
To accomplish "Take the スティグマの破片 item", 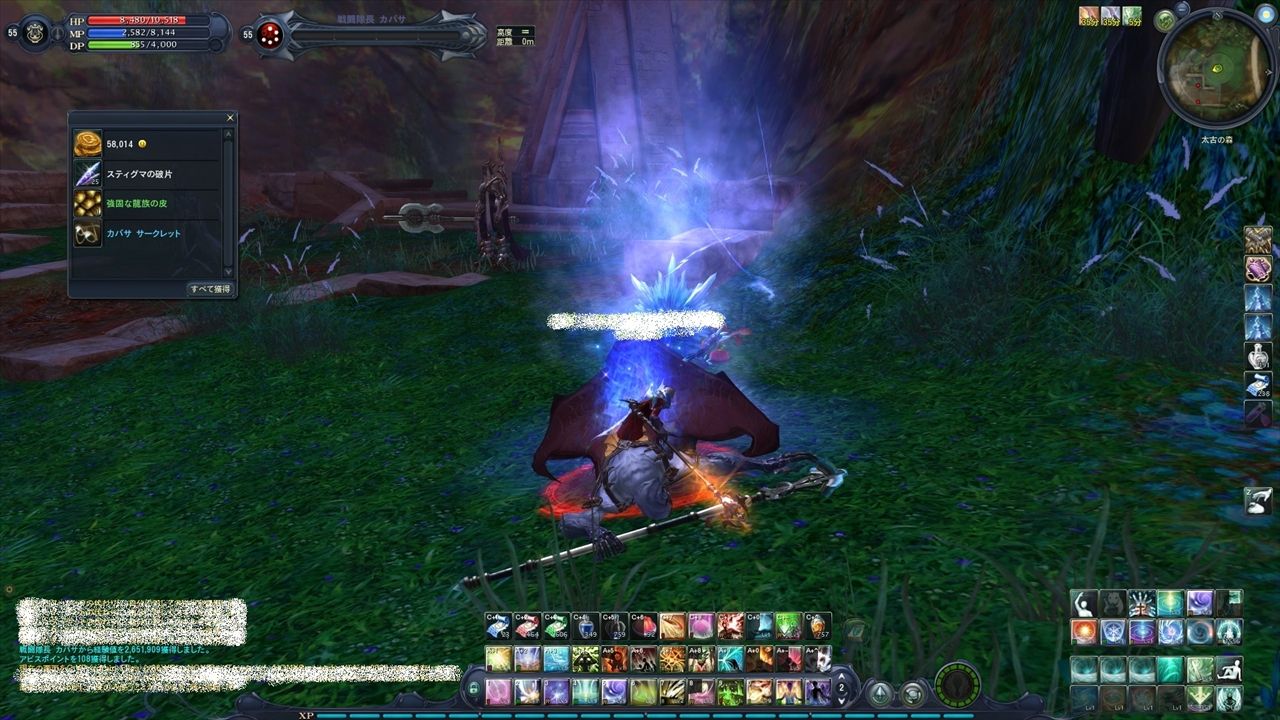I will pos(88,174).
